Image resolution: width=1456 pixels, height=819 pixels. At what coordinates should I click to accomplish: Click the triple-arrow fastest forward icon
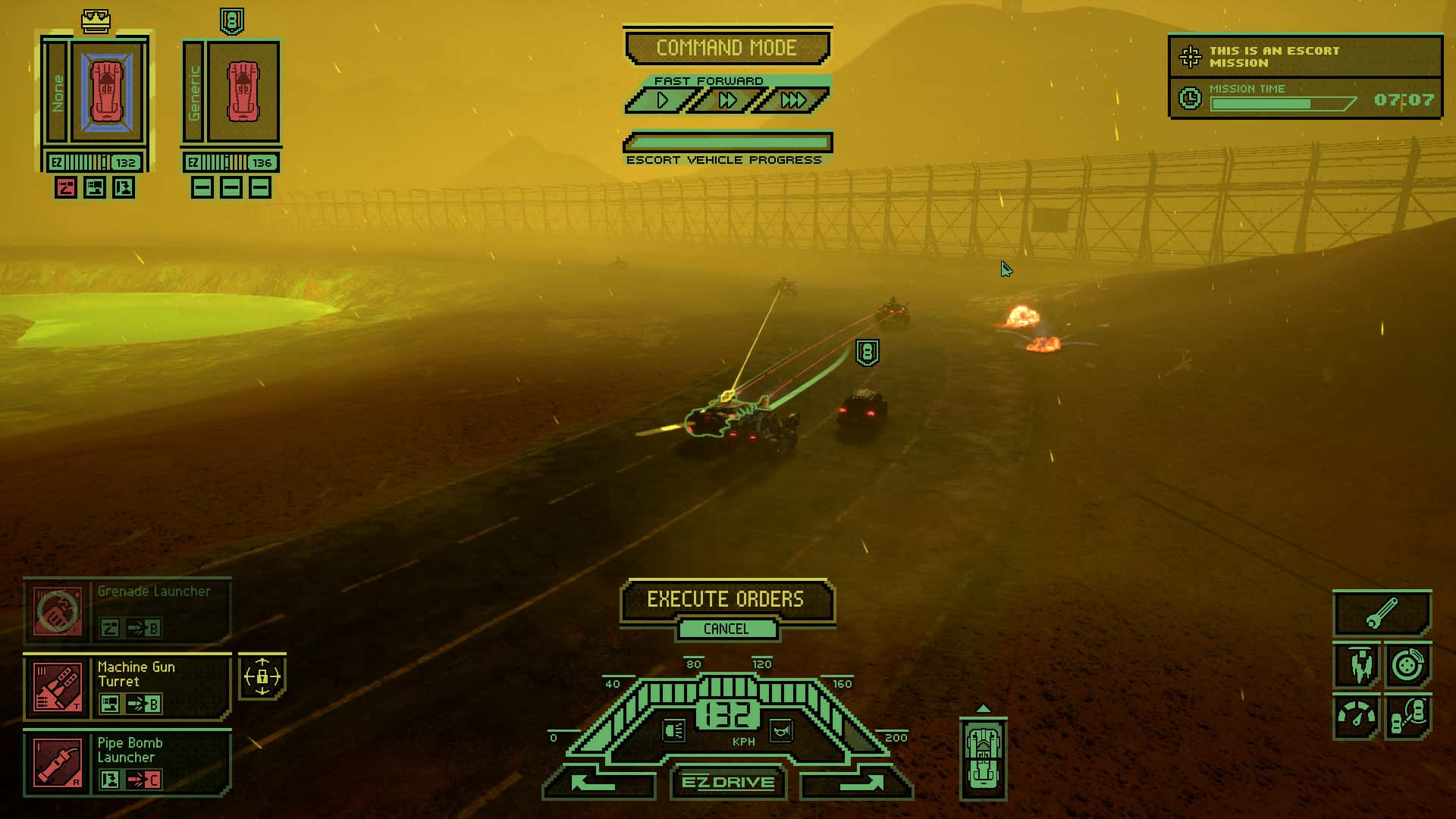793,99
